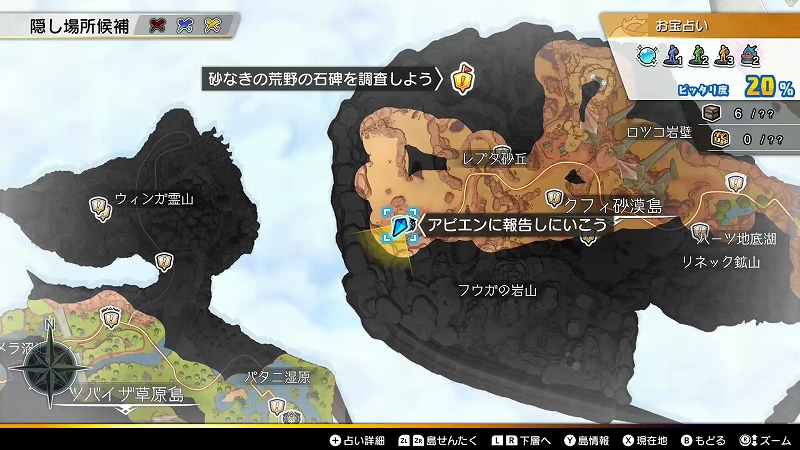Click the blue quest marker to report to アビエン

402,227
